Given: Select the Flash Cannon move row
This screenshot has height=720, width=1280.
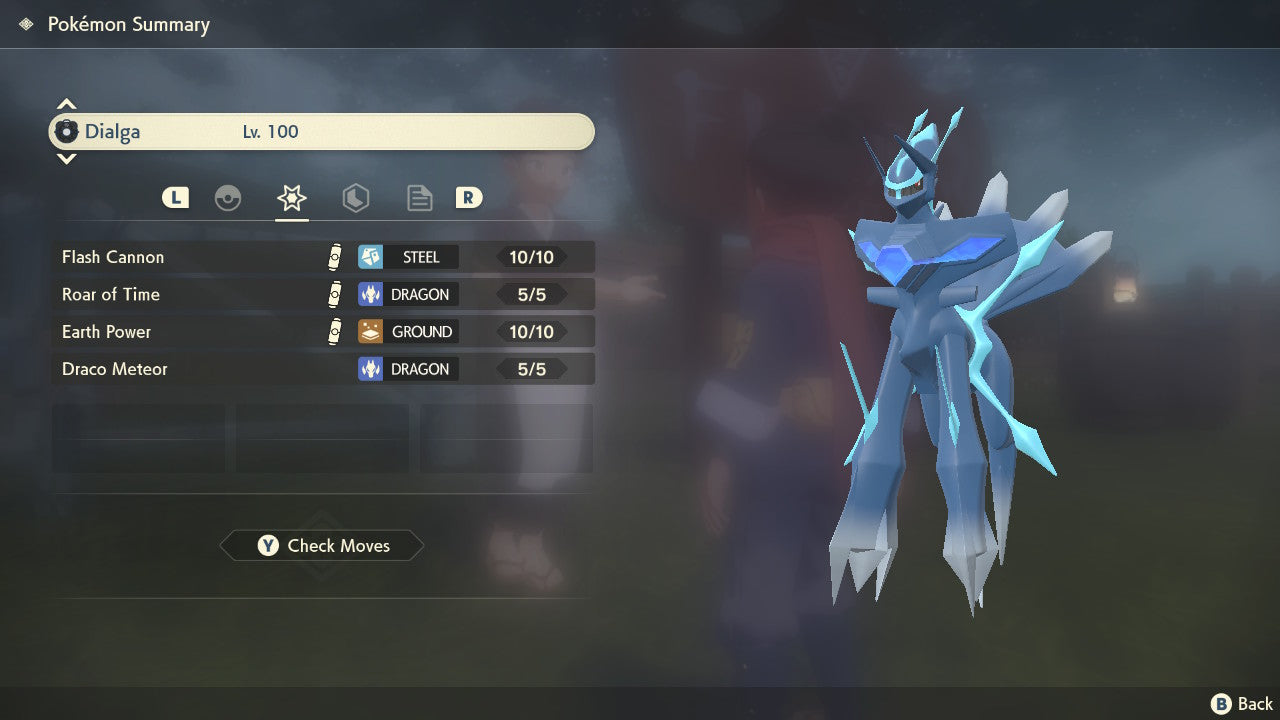Looking at the screenshot, I should point(323,257).
